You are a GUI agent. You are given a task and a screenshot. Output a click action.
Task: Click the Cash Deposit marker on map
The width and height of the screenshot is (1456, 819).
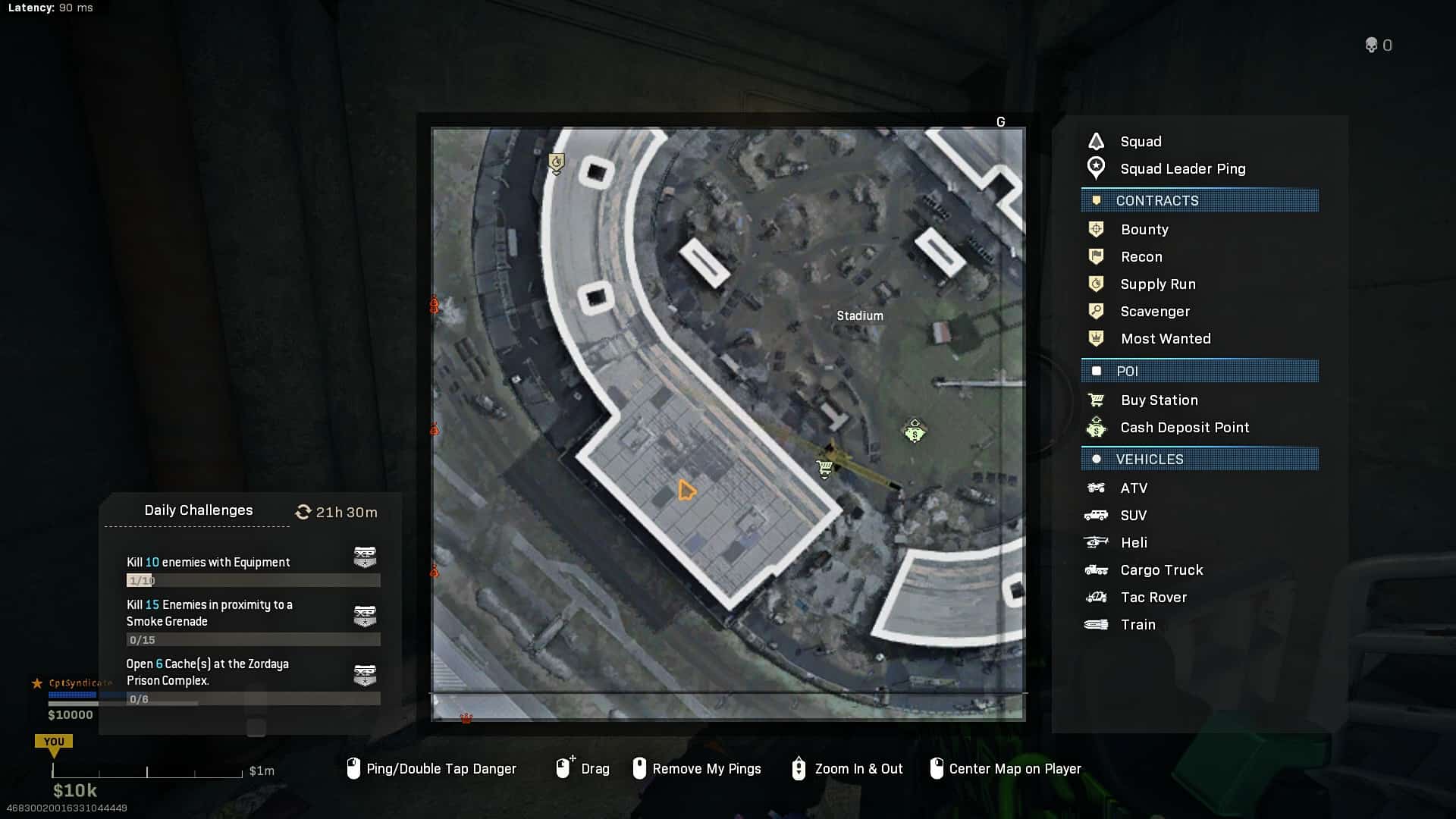(915, 431)
